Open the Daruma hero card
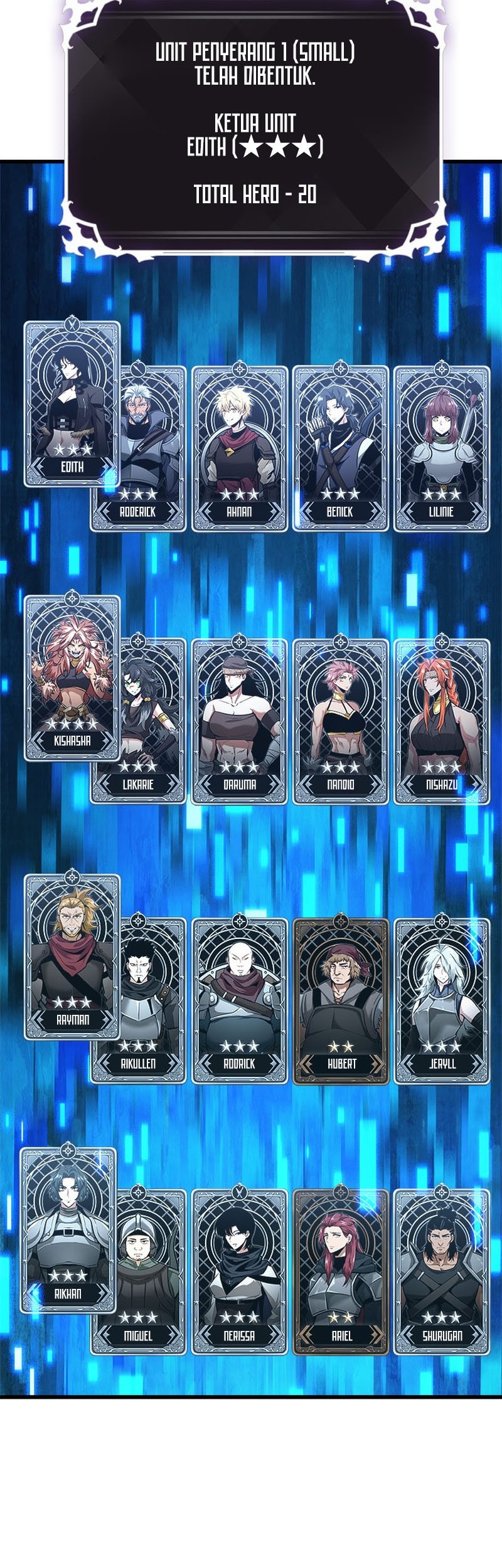 coord(239,721)
